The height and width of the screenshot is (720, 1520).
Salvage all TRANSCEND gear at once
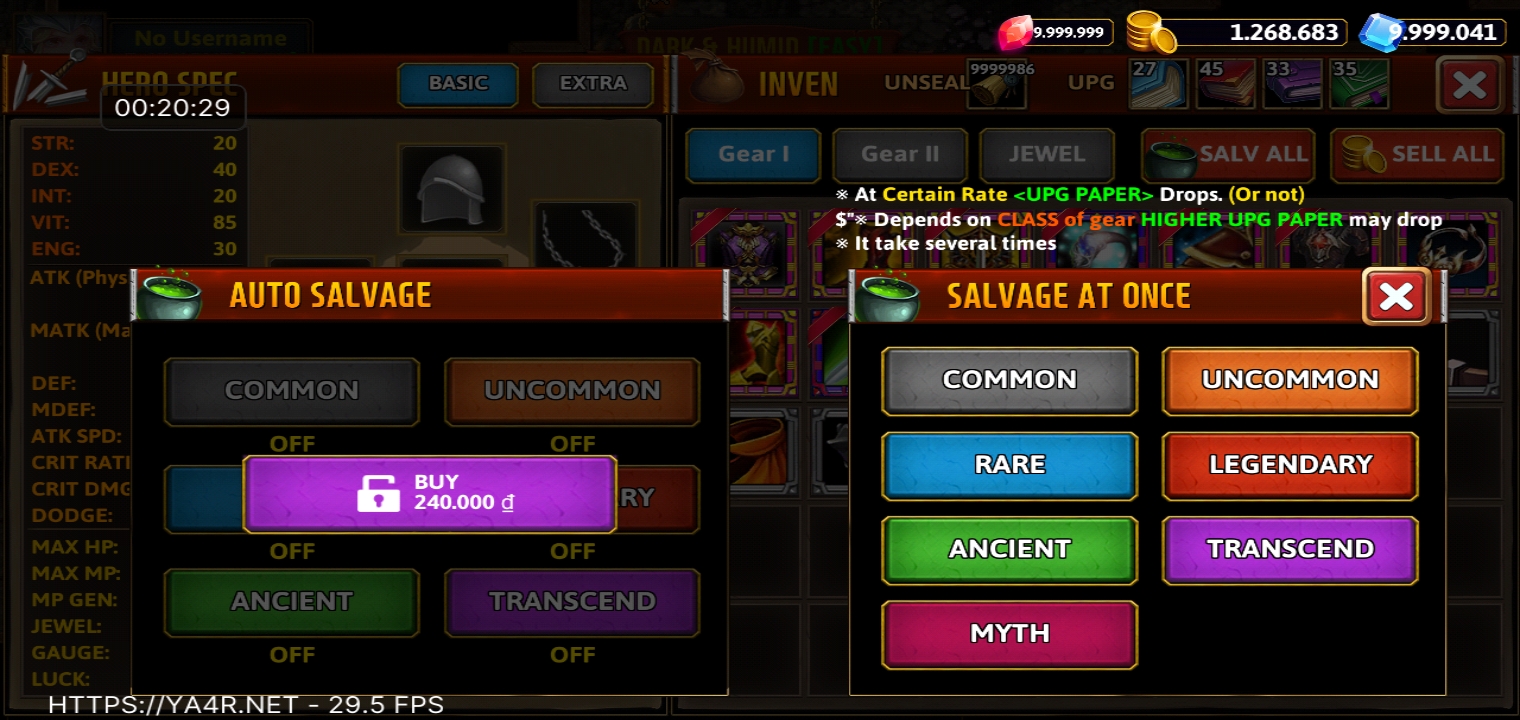1290,549
